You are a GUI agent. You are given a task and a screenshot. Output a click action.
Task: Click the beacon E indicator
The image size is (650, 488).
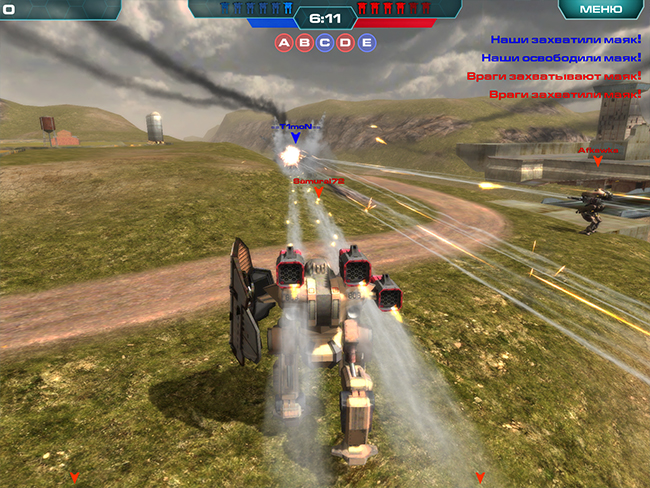pos(367,42)
